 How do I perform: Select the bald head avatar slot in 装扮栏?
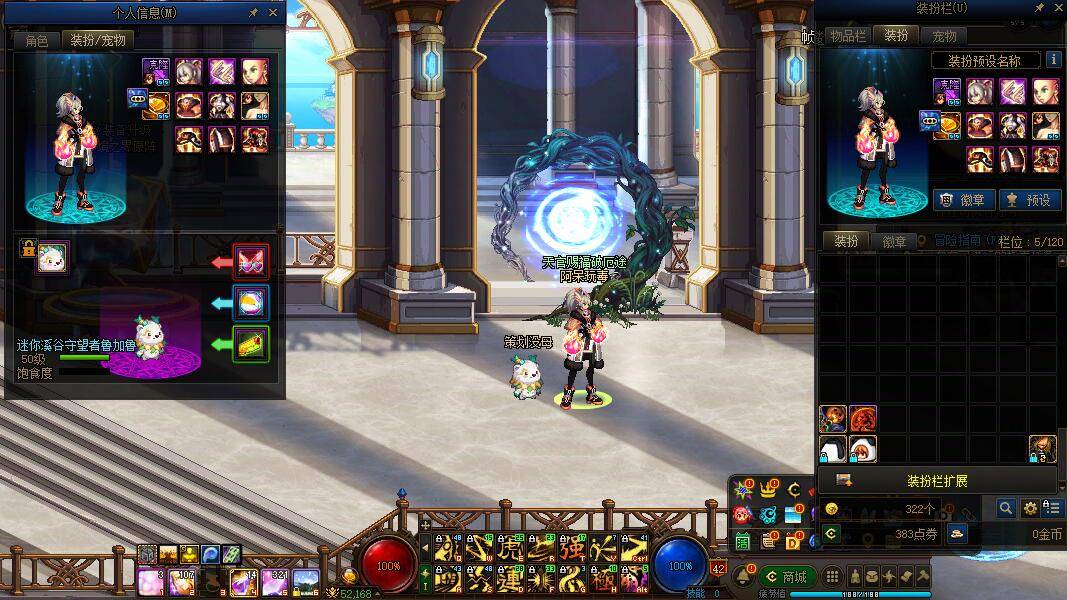pyautogui.click(x=1045, y=92)
